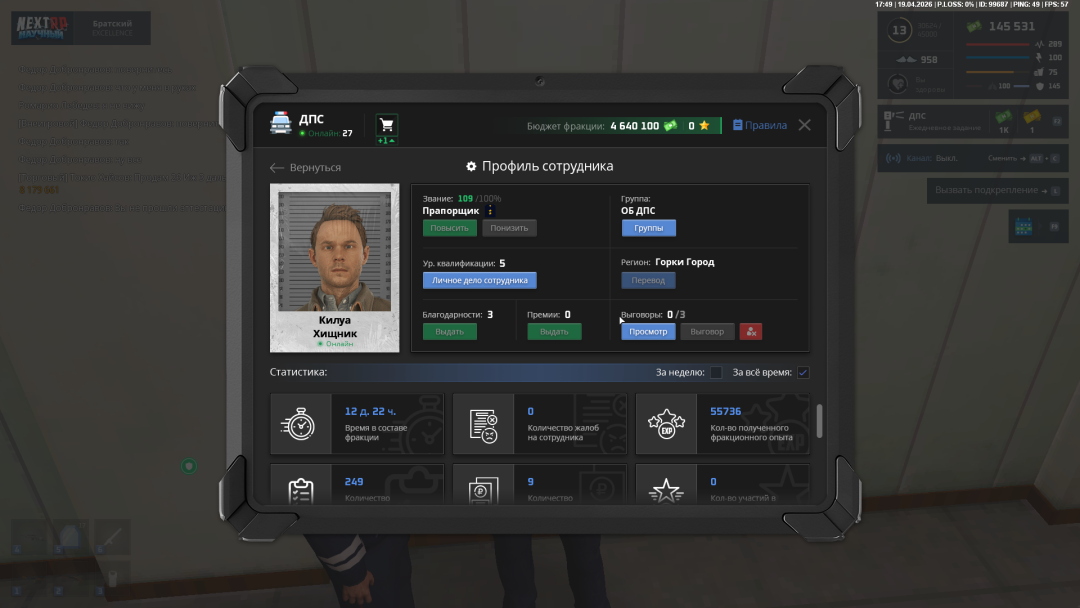Toggle the За всё время checkbox
Image resolution: width=1080 pixels, height=608 pixels.
pyautogui.click(x=803, y=373)
